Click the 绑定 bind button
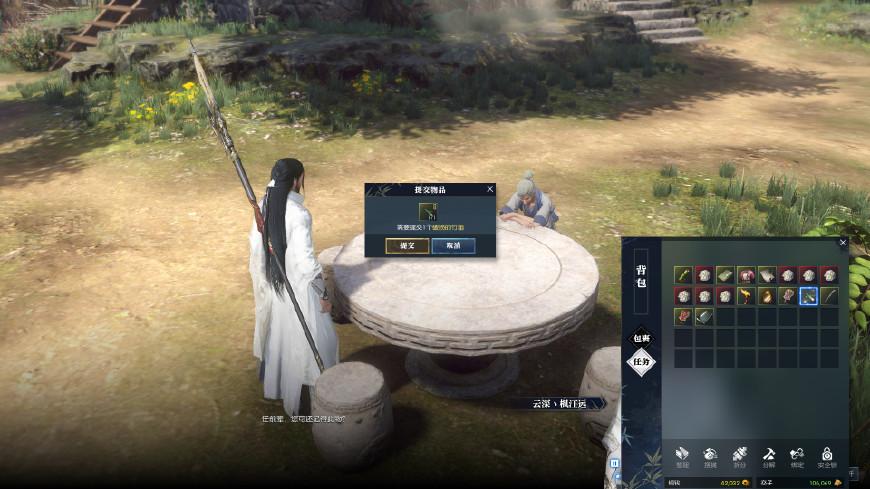The height and width of the screenshot is (489, 870). click(797, 455)
